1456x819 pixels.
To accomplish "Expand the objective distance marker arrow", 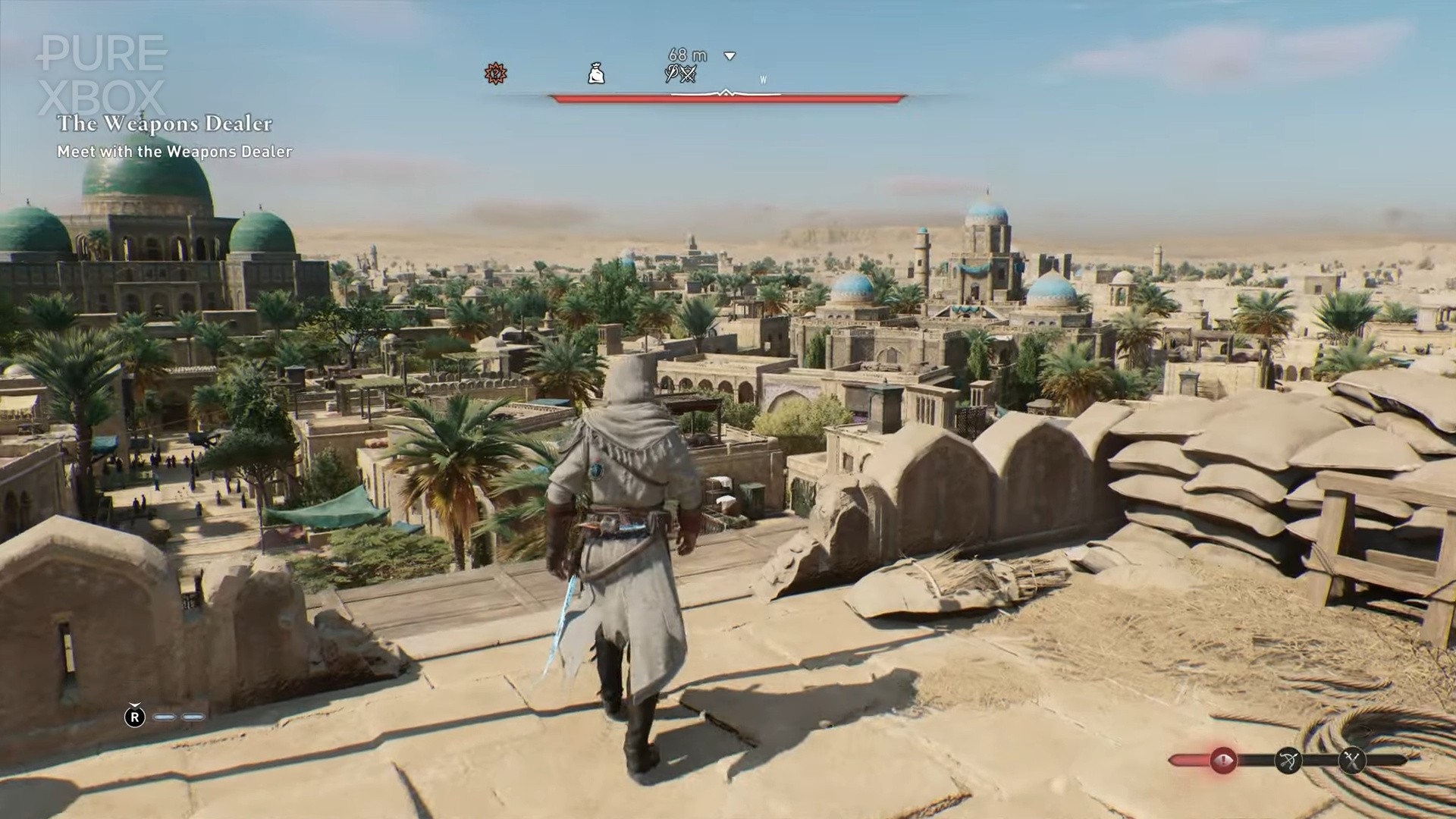I will (728, 56).
